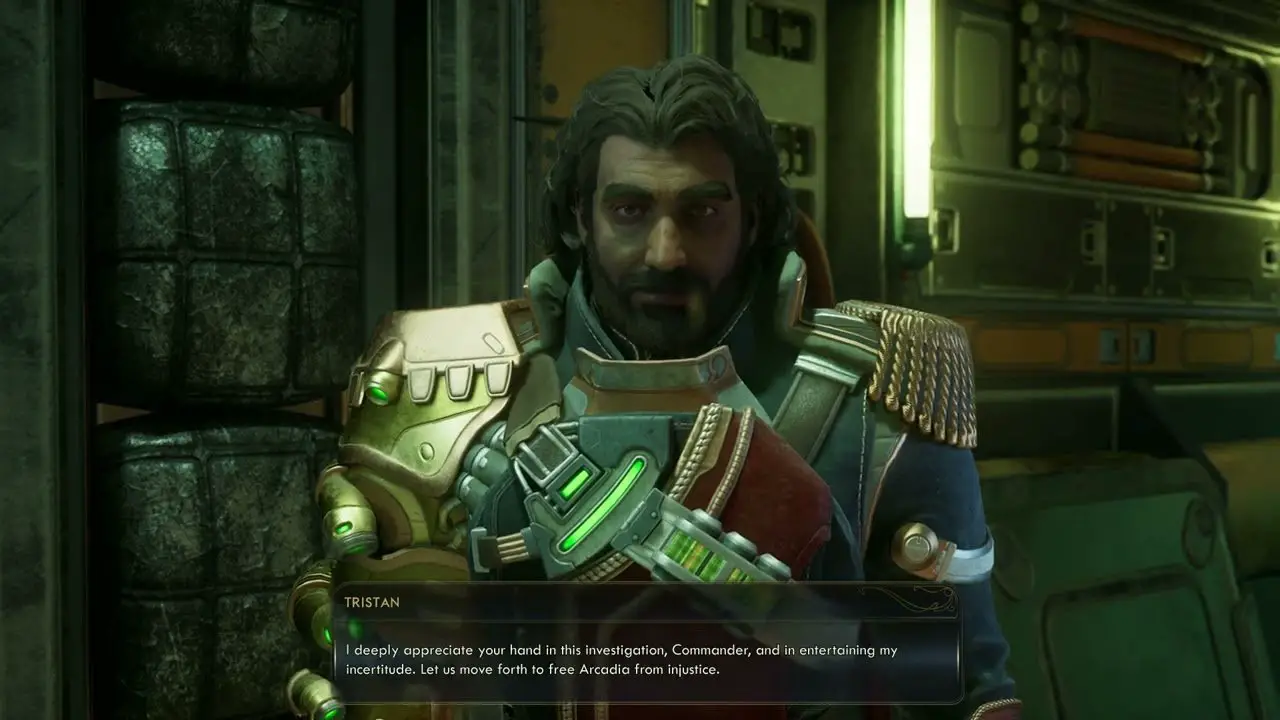
Task: Advance Tristan's dialogue text box
Action: [646, 659]
